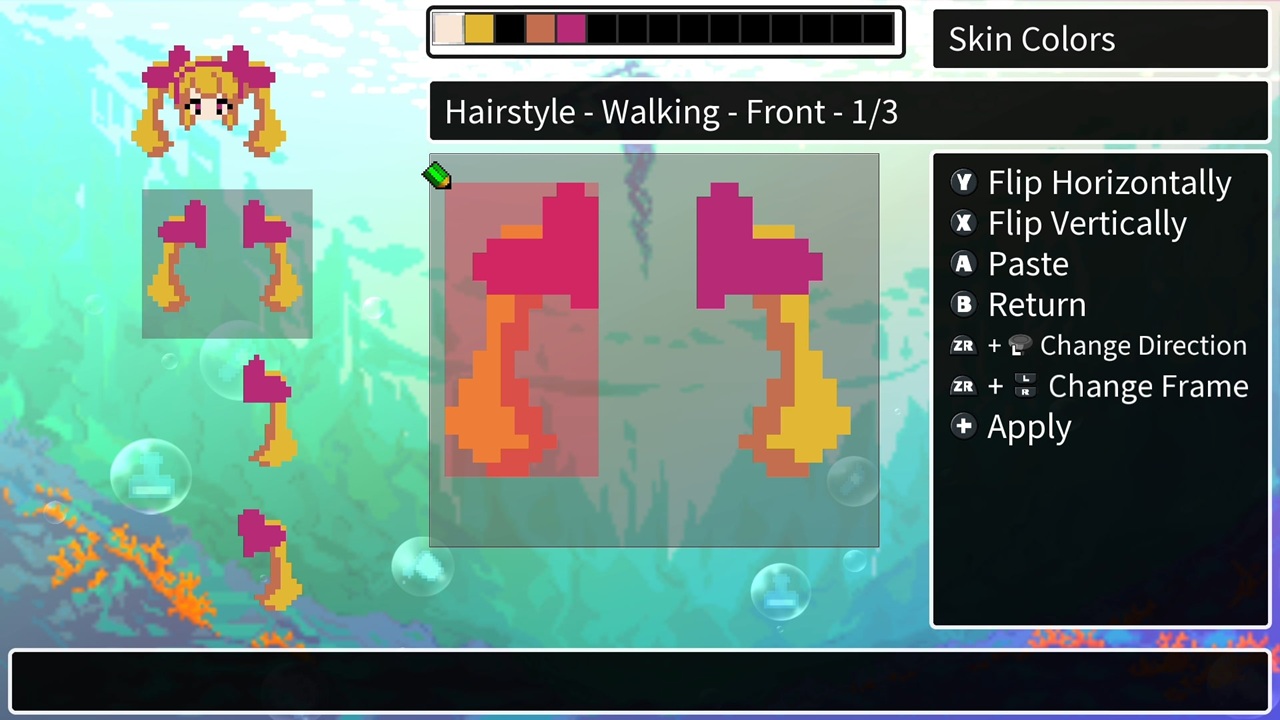Click the Apply label
The width and height of the screenshot is (1280, 720).
[1029, 427]
